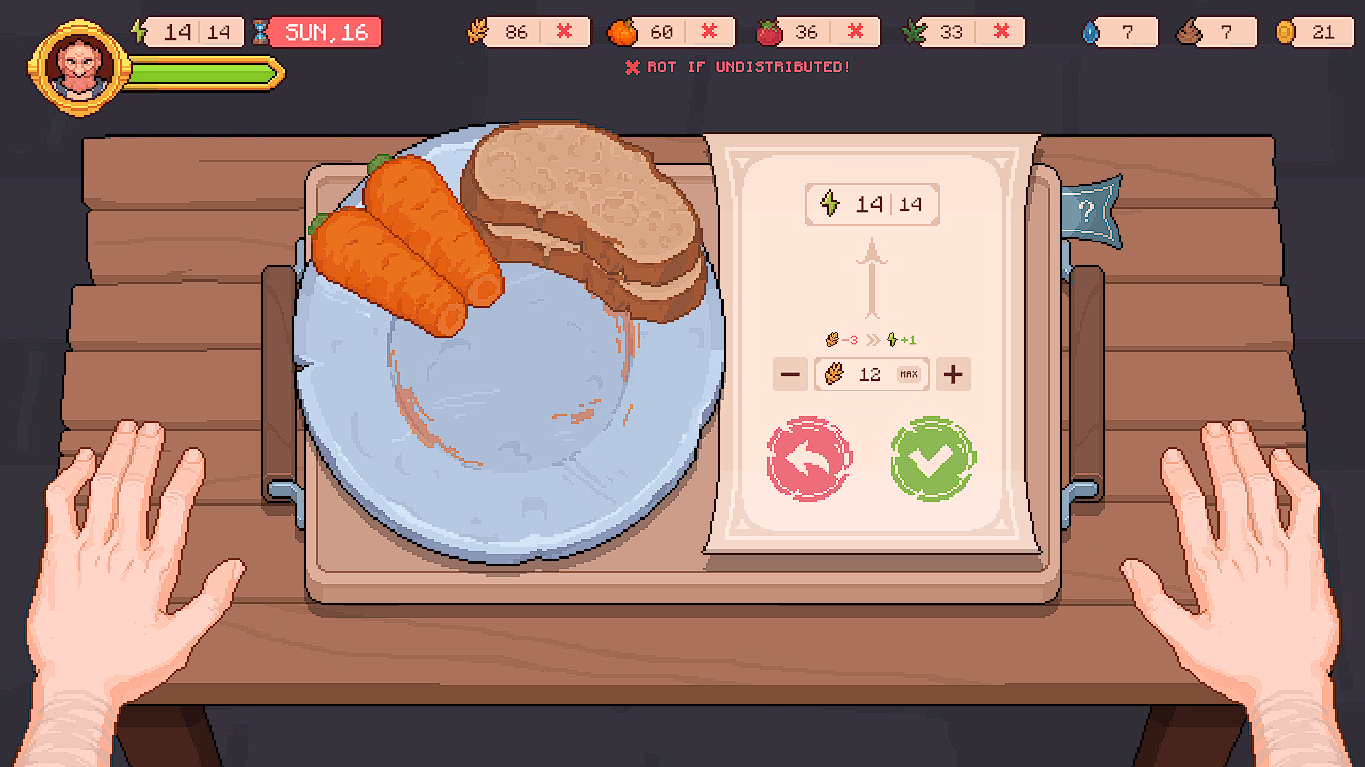The height and width of the screenshot is (767, 1365).
Task: Decrease wheat amount with minus button
Action: click(790, 374)
